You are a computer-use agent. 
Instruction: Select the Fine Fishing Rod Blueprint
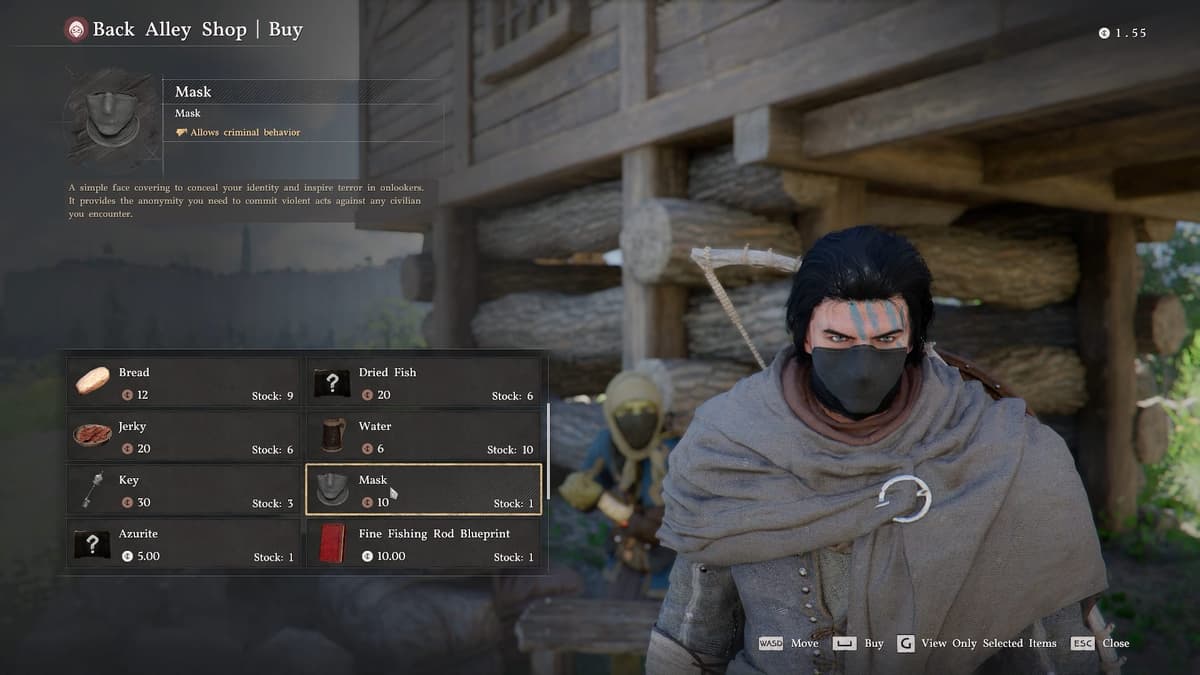423,544
